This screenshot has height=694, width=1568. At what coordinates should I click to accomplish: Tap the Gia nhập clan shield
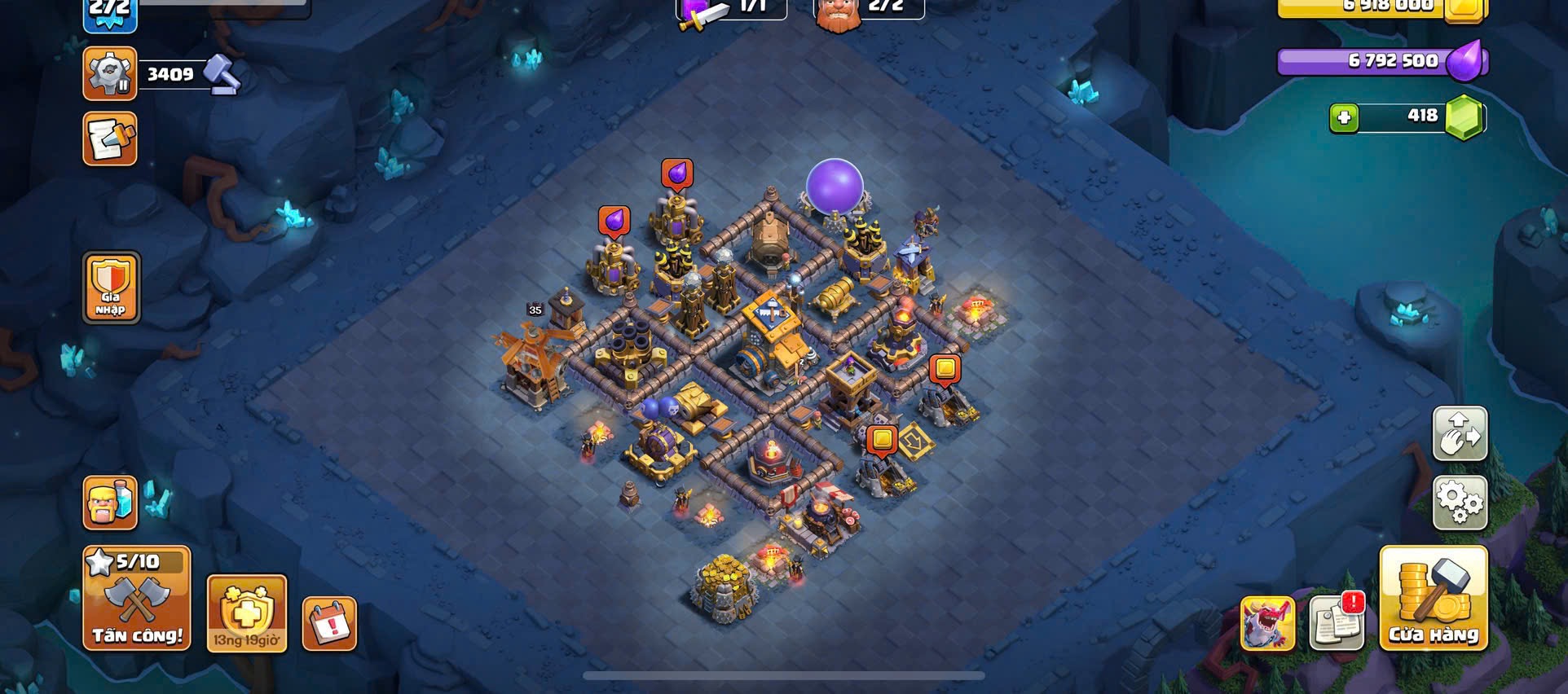point(111,288)
